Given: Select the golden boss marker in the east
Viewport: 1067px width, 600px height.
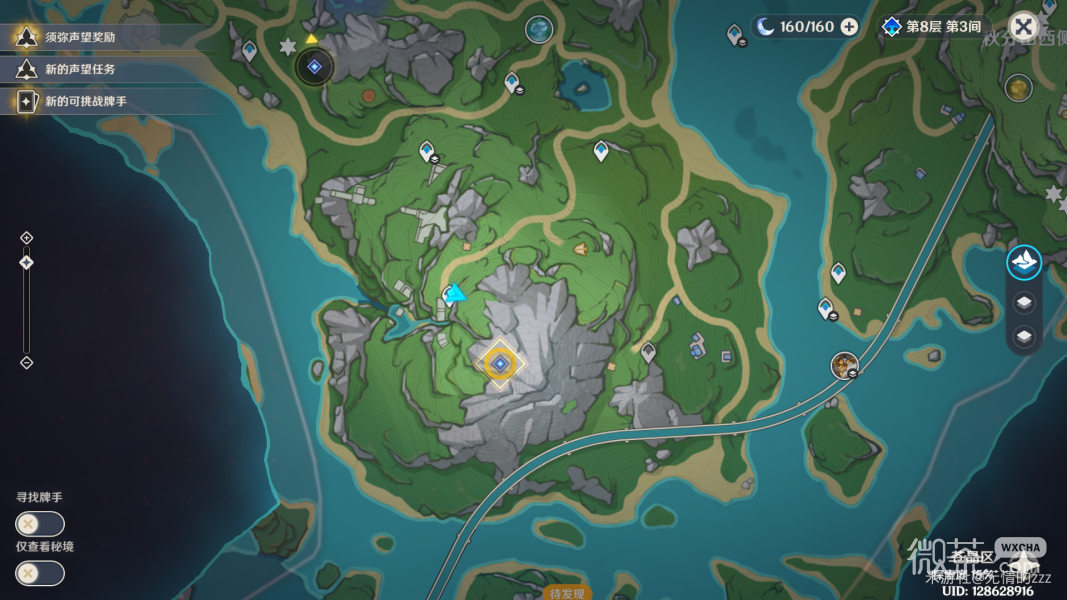Looking at the screenshot, I should (x=1019, y=87).
